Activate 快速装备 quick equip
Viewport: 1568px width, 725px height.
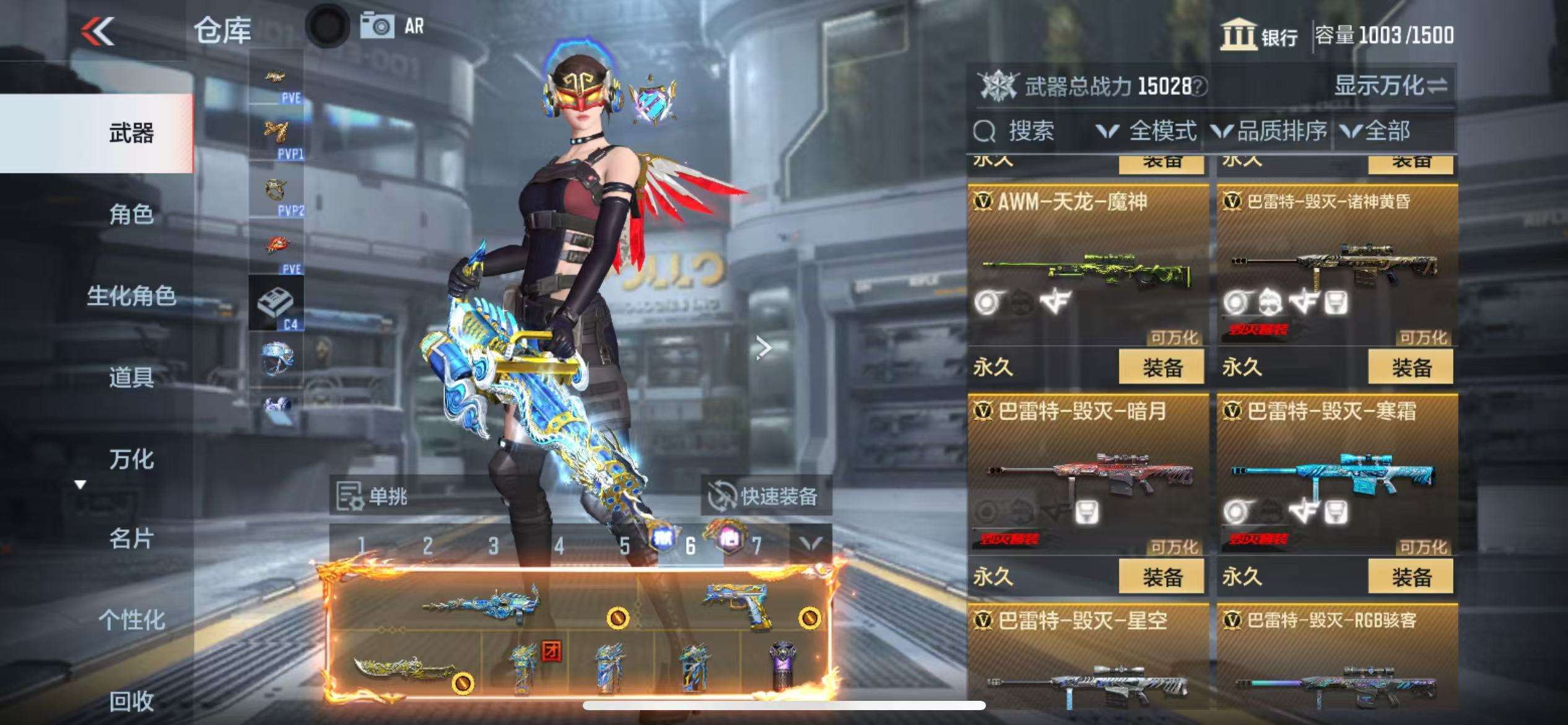(765, 496)
